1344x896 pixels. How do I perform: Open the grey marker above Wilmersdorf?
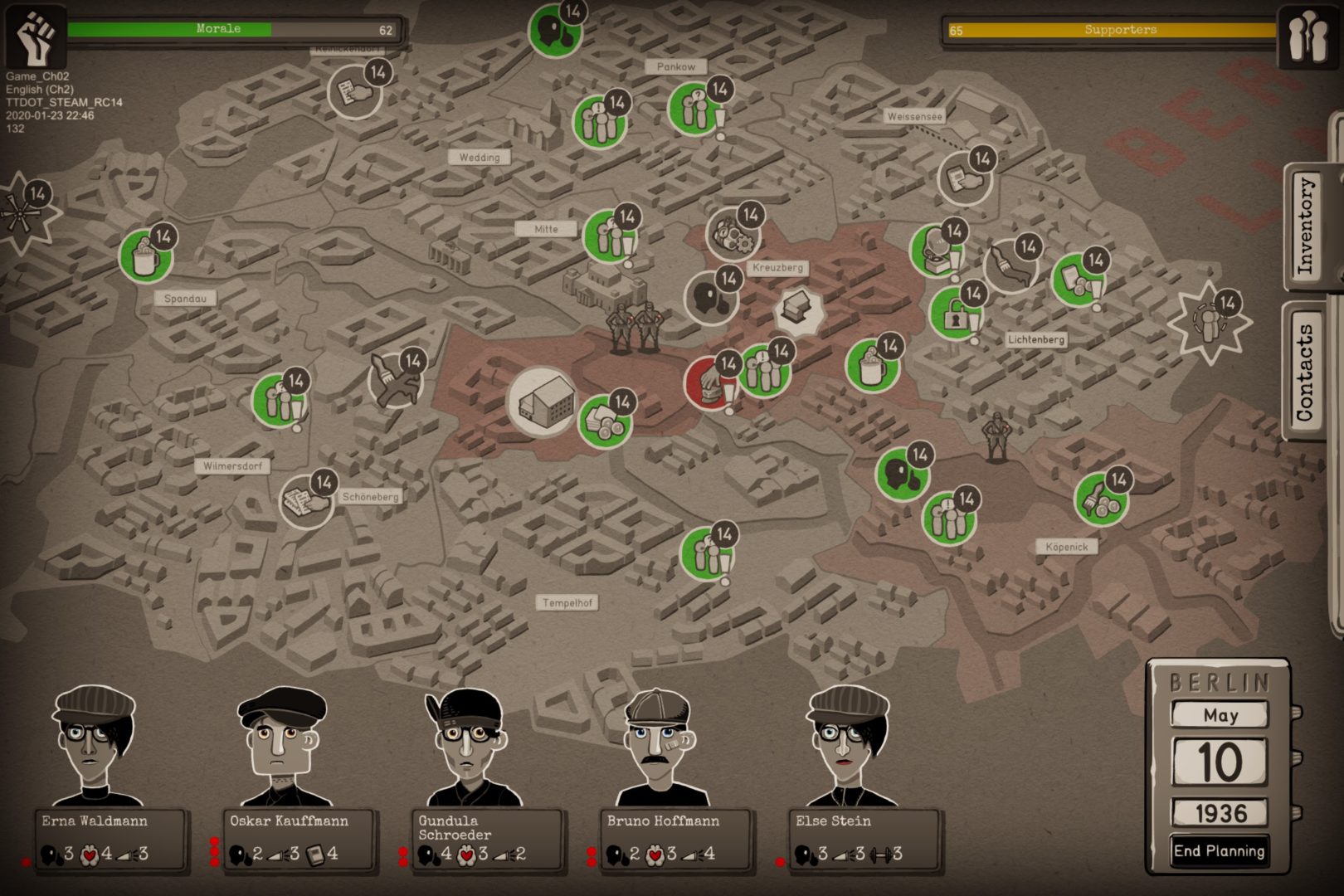coord(395,380)
